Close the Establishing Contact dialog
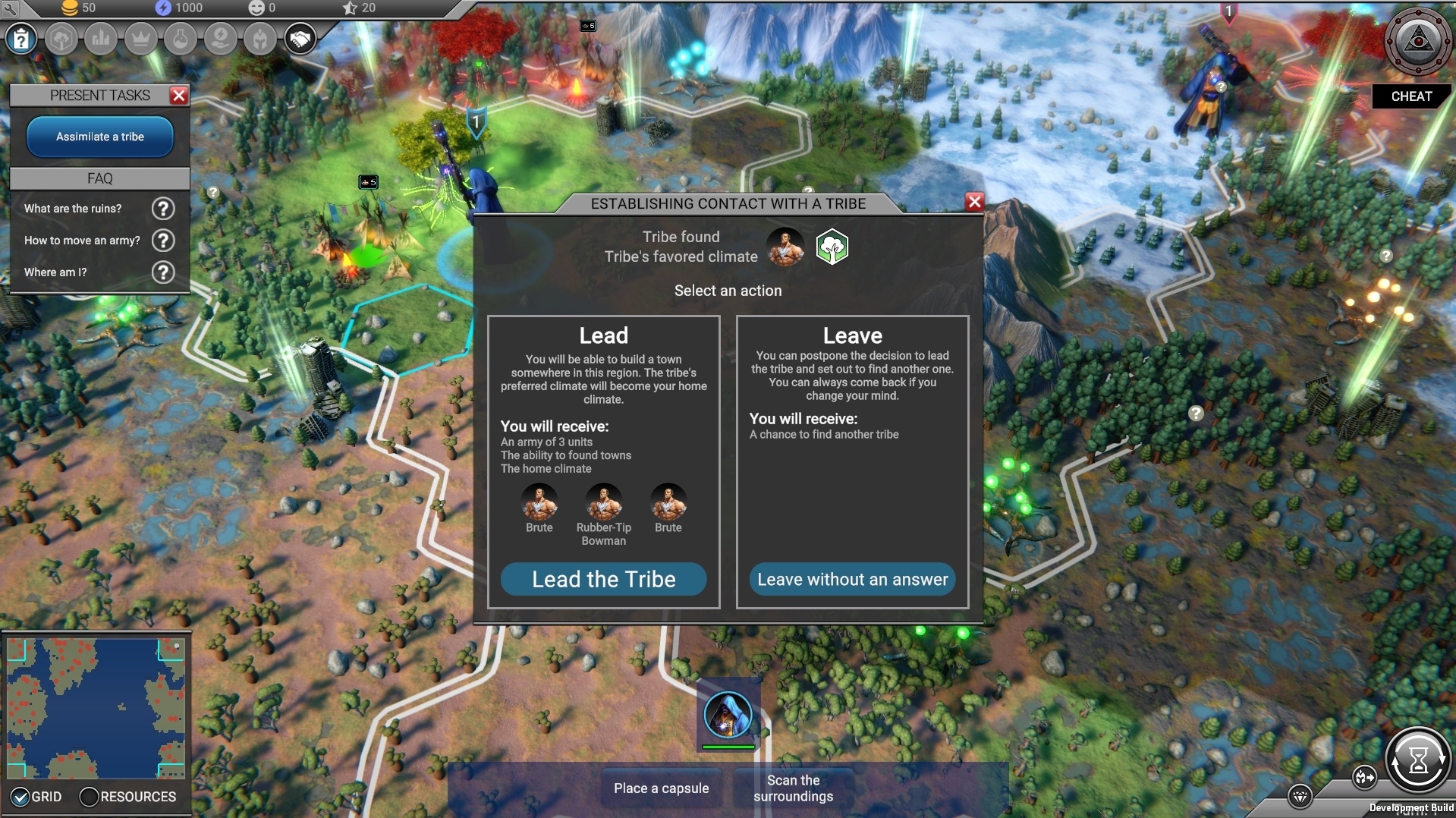 pyautogui.click(x=974, y=202)
